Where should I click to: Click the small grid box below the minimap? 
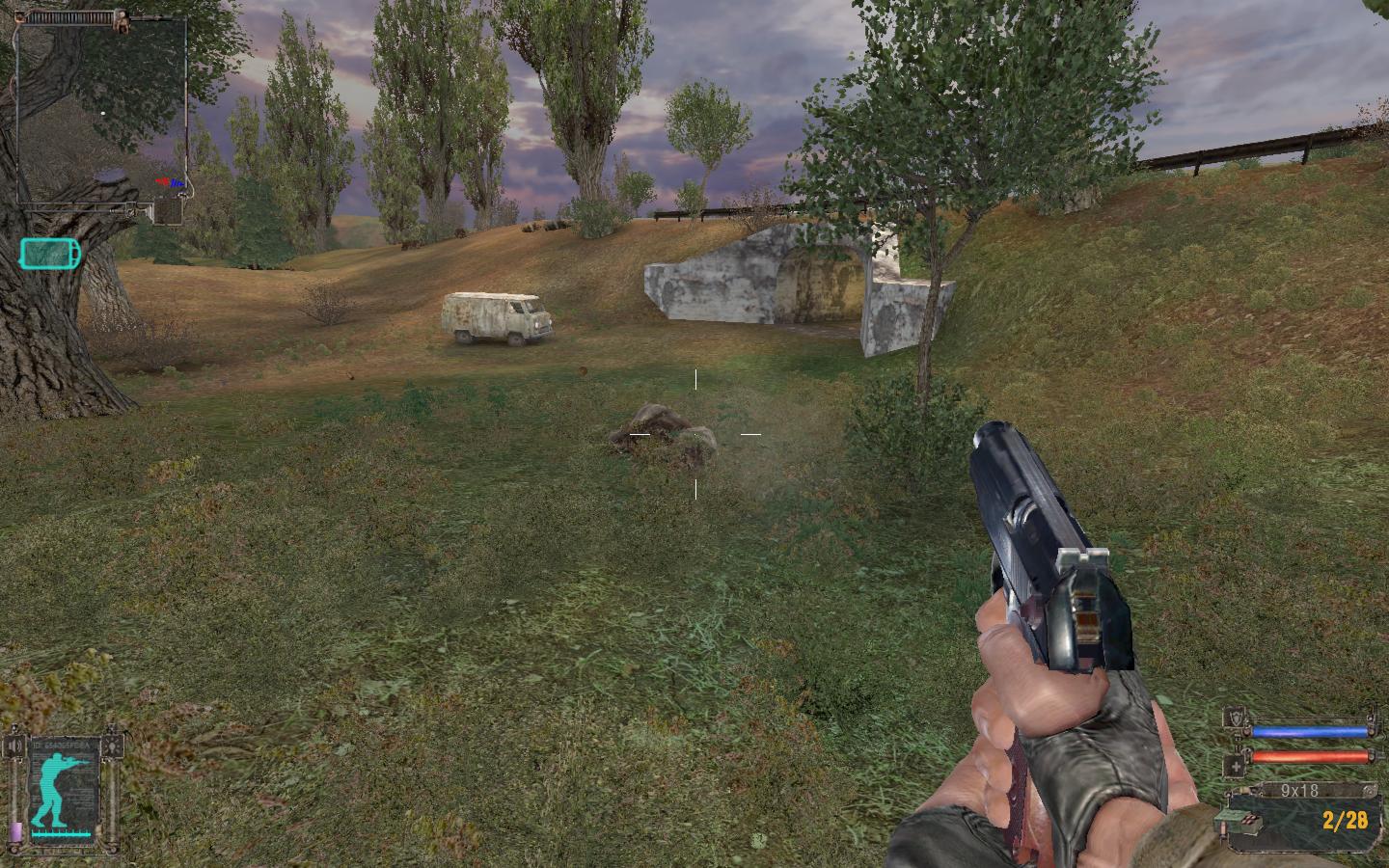pyautogui.click(x=168, y=210)
